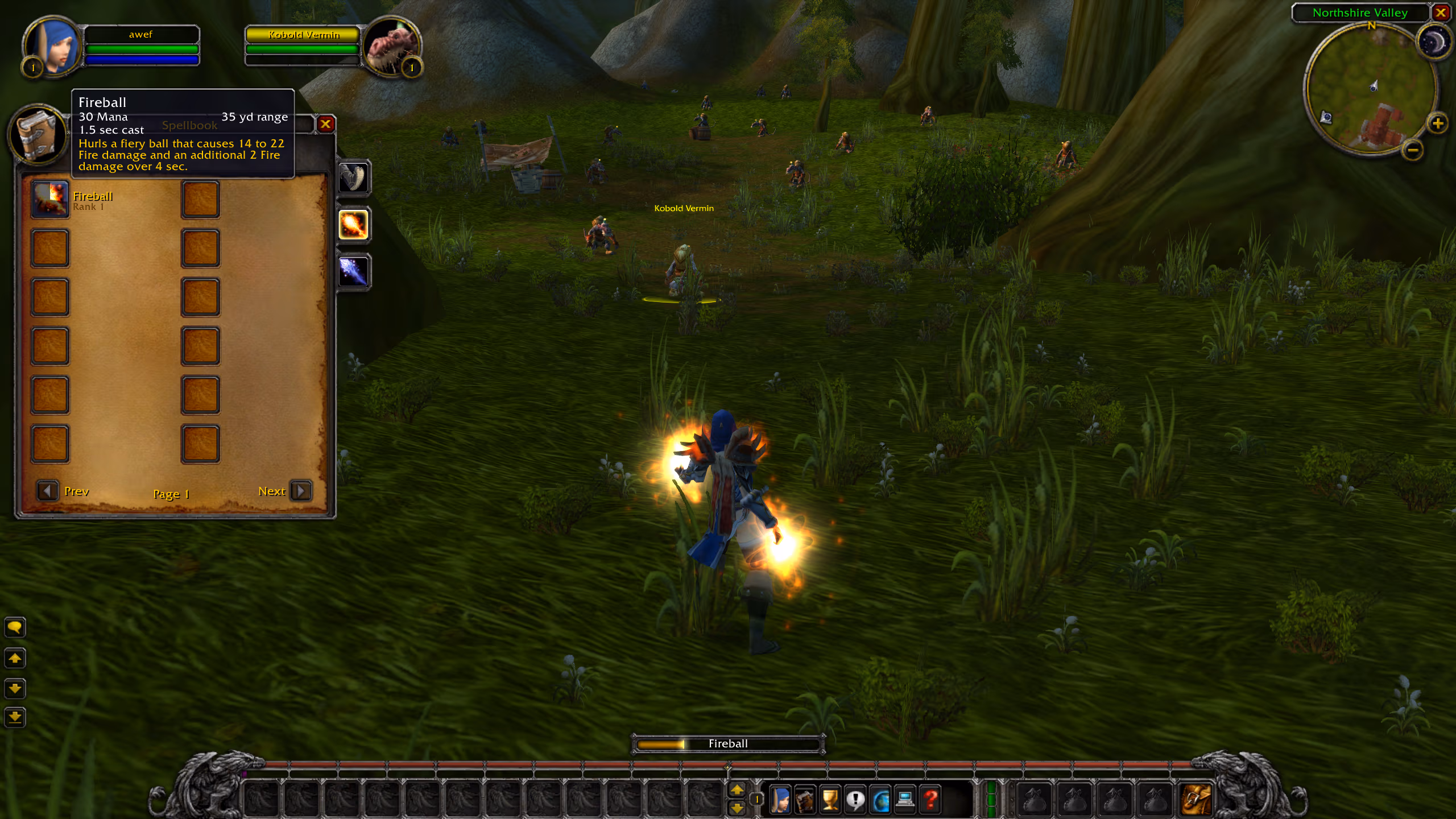Open the world map globe button
This screenshot has width=1456, height=819.
[880, 800]
